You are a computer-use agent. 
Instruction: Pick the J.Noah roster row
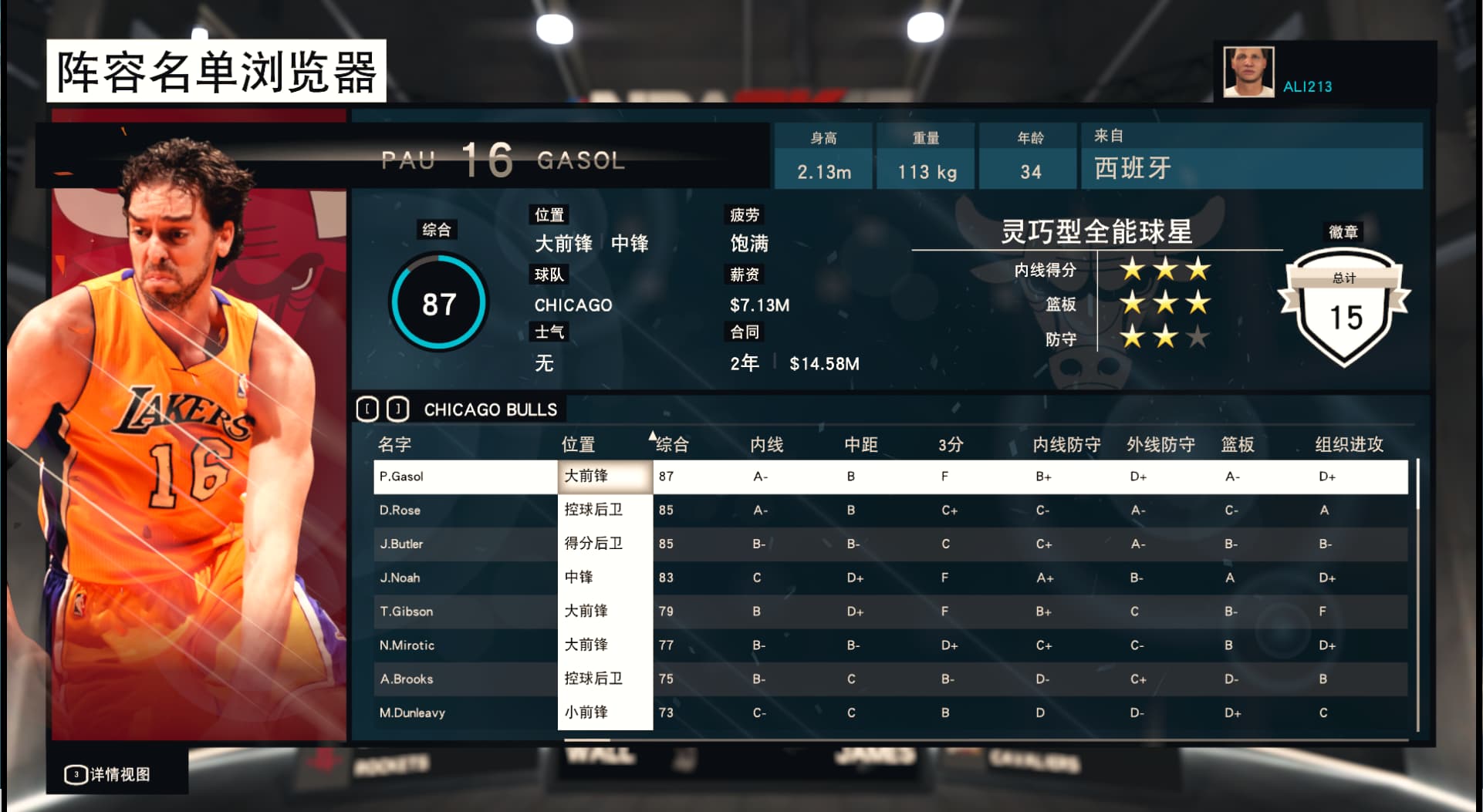tap(400, 578)
